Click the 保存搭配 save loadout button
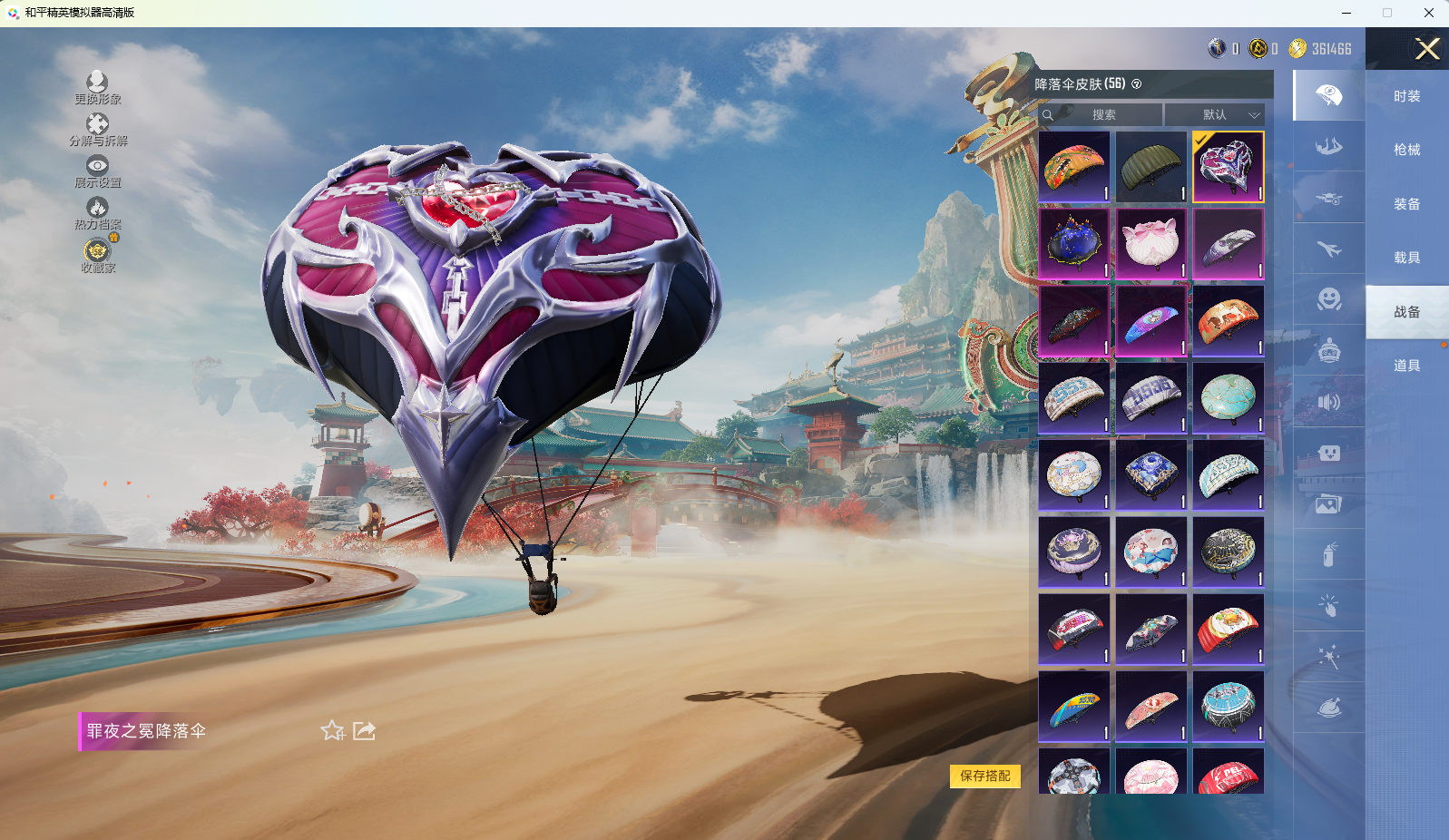Image resolution: width=1449 pixels, height=840 pixels. (984, 776)
